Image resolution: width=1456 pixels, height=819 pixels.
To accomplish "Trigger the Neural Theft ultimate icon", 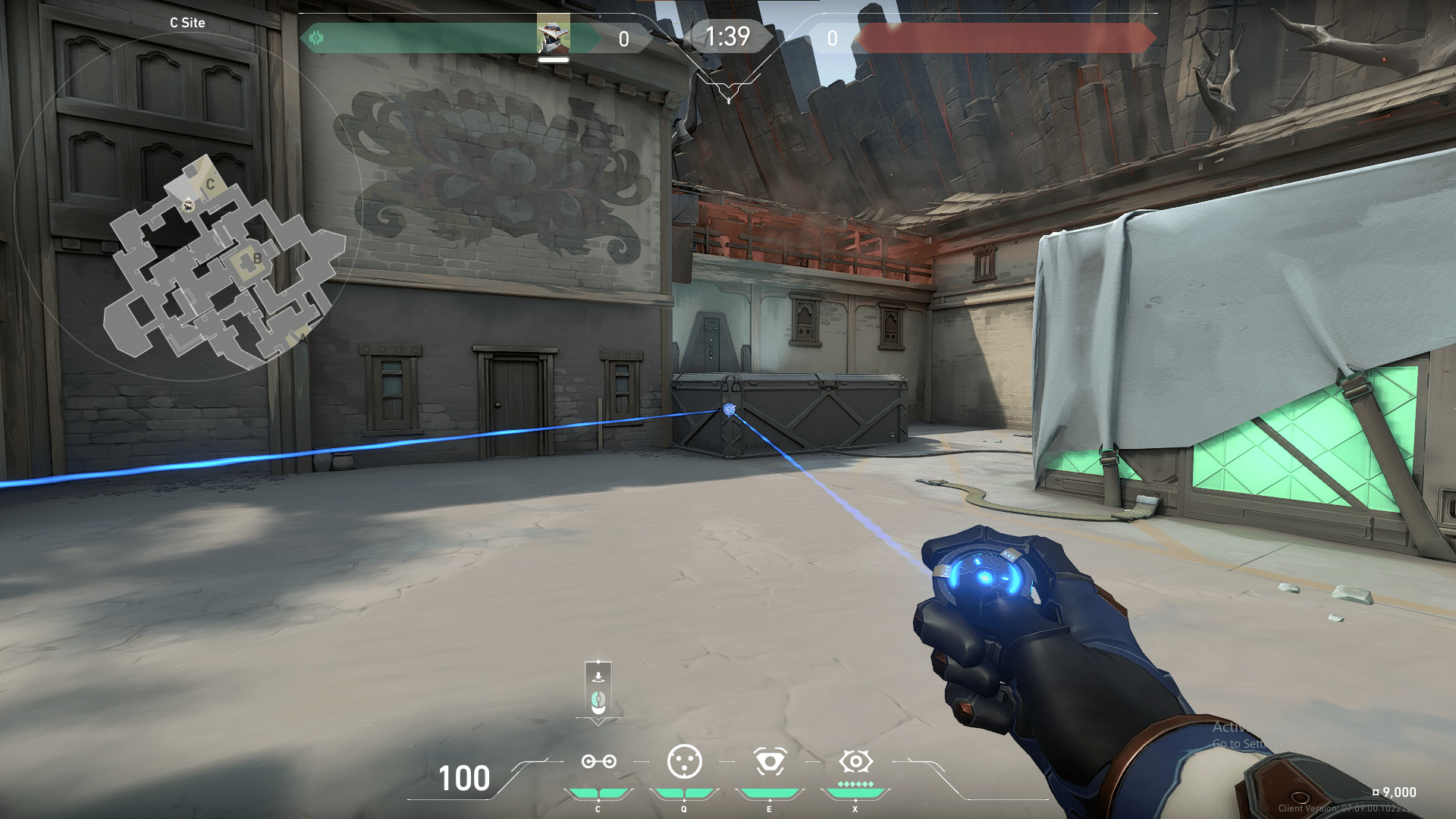I will coord(855,761).
